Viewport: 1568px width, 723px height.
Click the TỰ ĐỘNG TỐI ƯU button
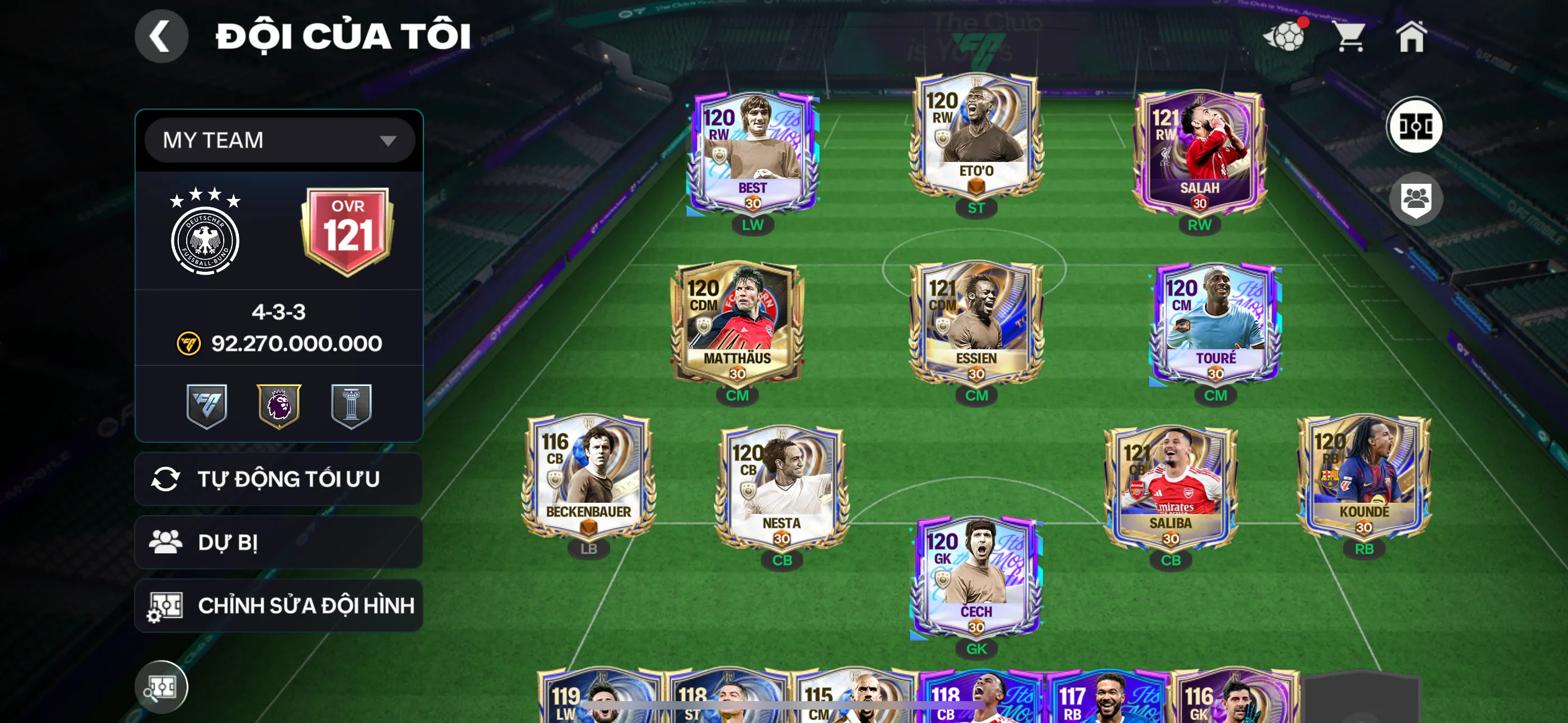pyautogui.click(x=279, y=479)
